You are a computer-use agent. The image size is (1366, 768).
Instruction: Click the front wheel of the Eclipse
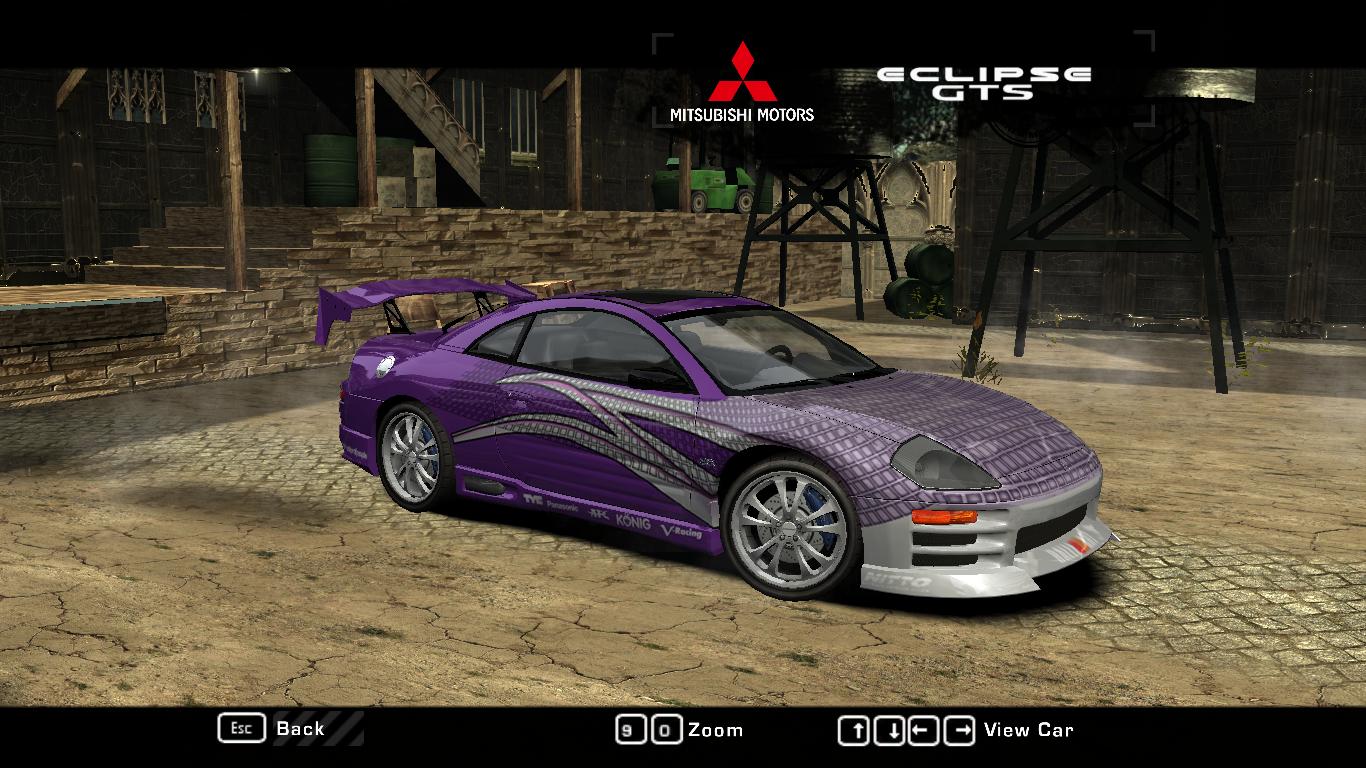point(790,530)
